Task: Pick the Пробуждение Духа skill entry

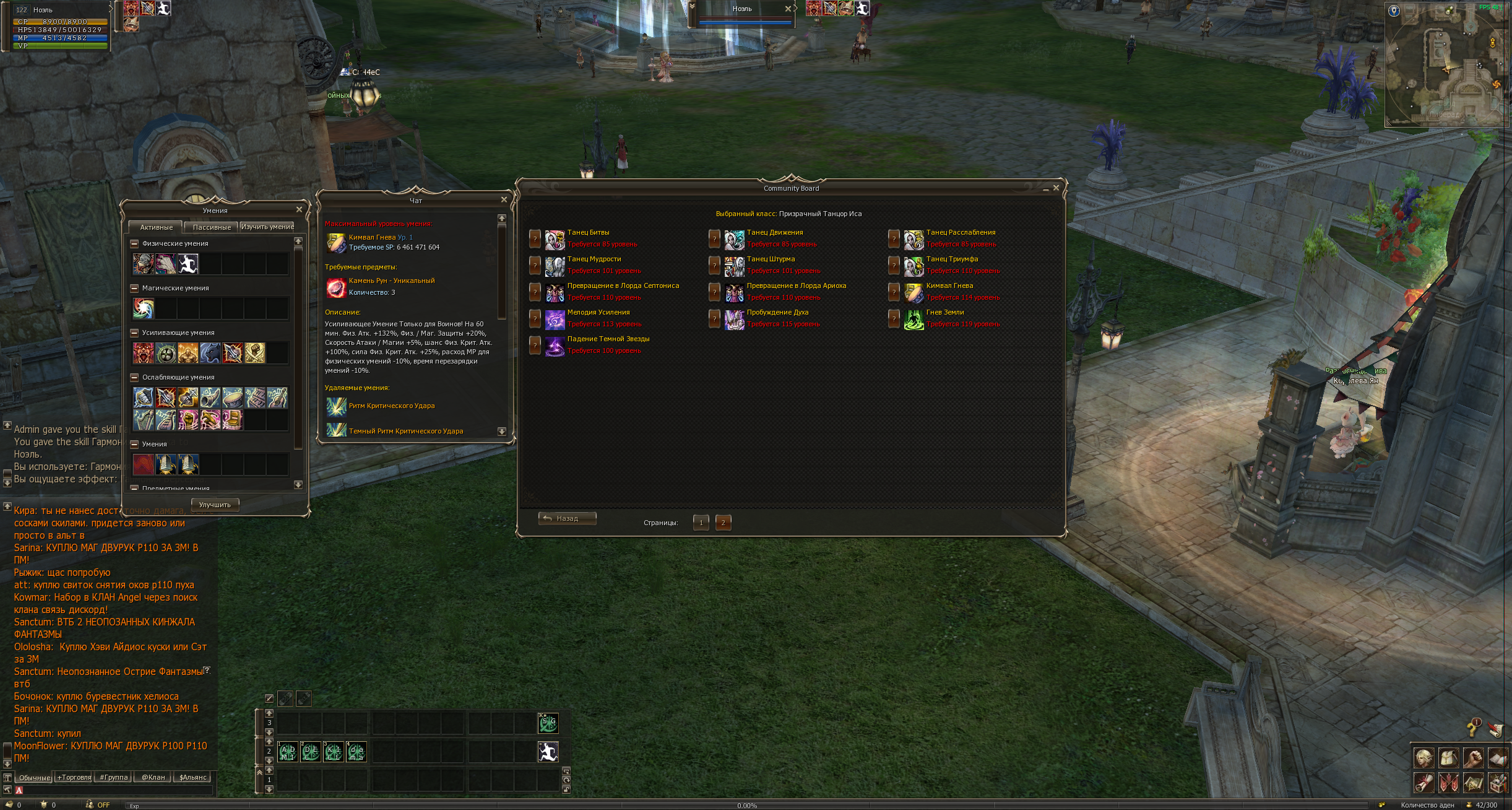Action: tap(777, 313)
